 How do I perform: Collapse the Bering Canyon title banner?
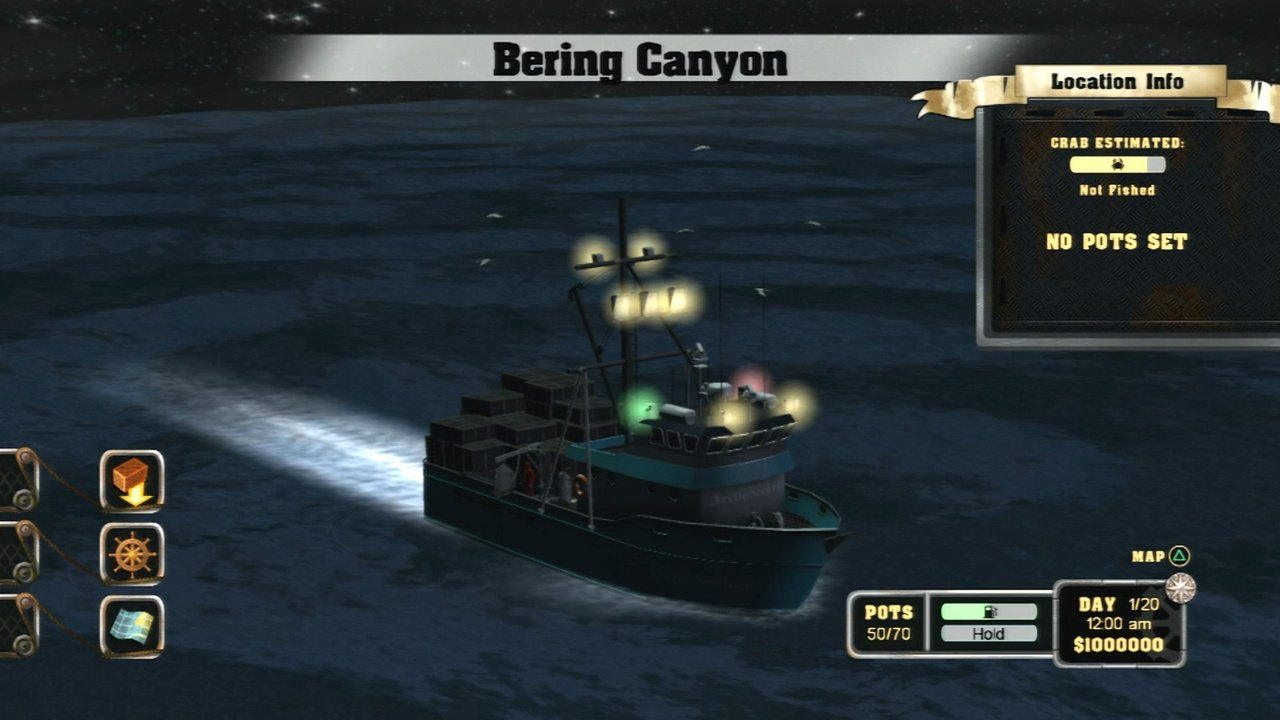click(640, 58)
